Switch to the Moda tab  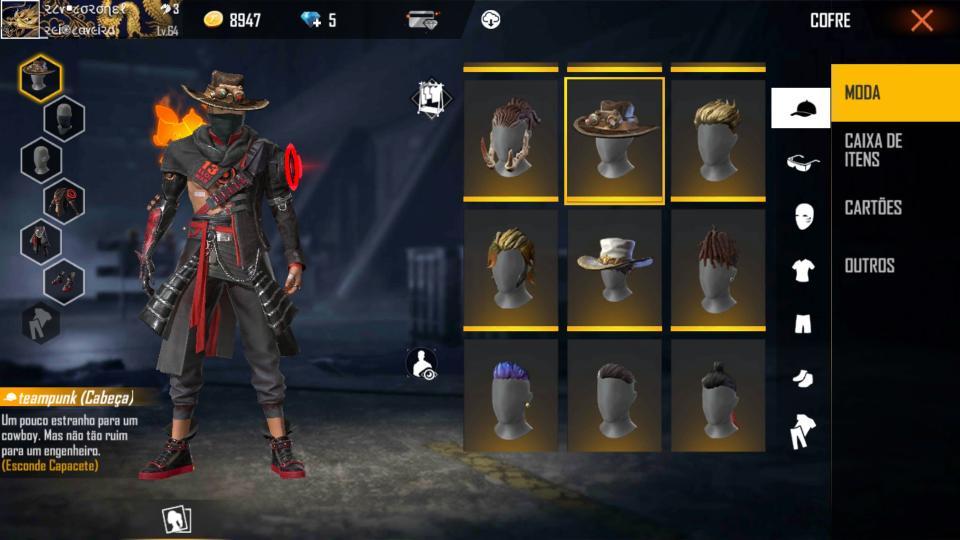coord(894,93)
